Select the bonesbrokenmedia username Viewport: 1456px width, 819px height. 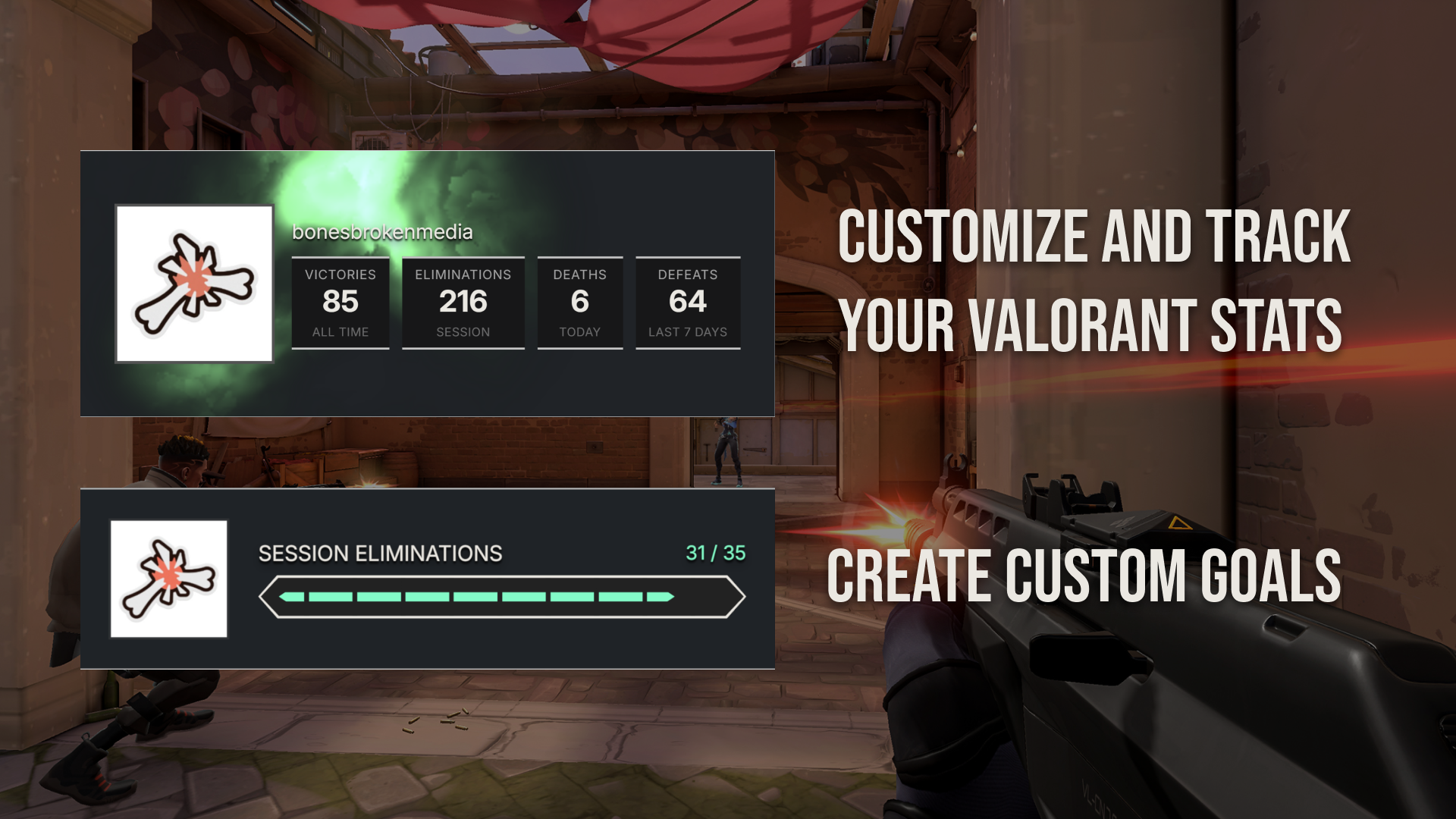[x=382, y=232]
